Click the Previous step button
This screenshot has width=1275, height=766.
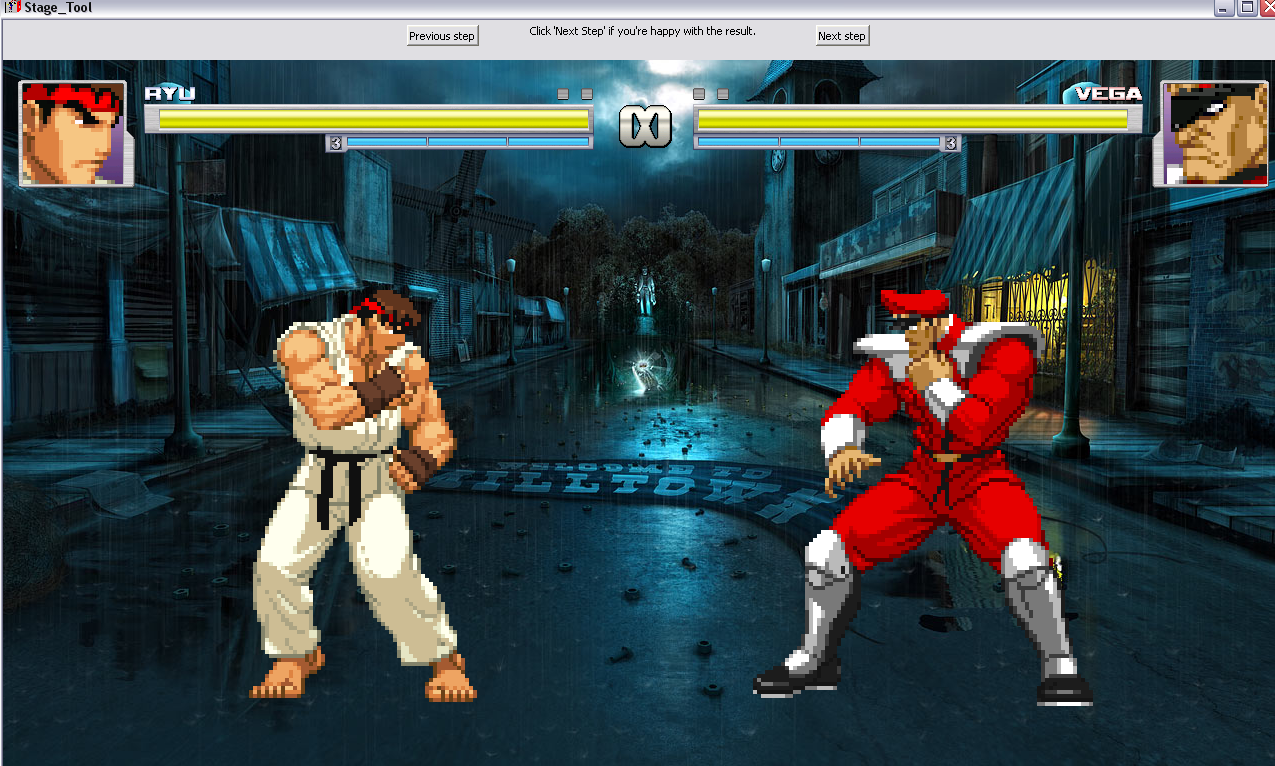[x=442, y=36]
